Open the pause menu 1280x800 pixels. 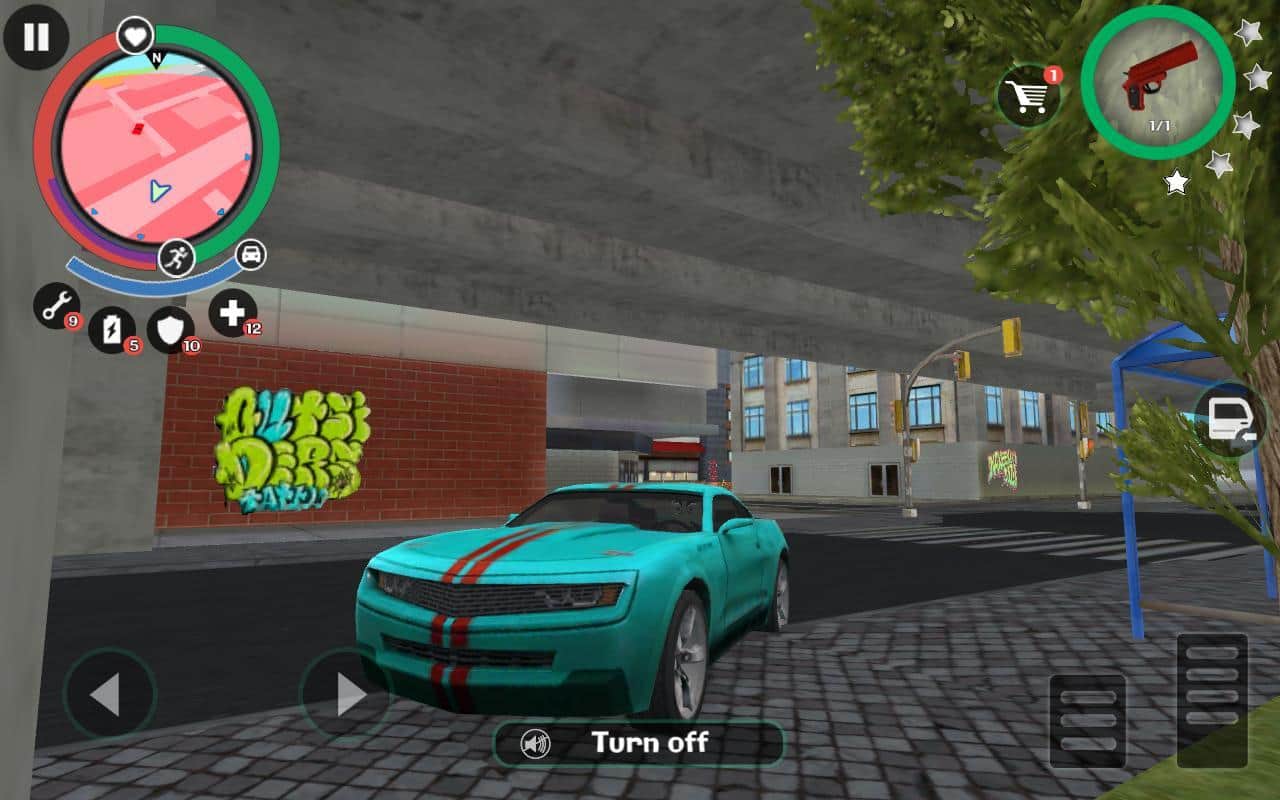pyautogui.click(x=37, y=38)
